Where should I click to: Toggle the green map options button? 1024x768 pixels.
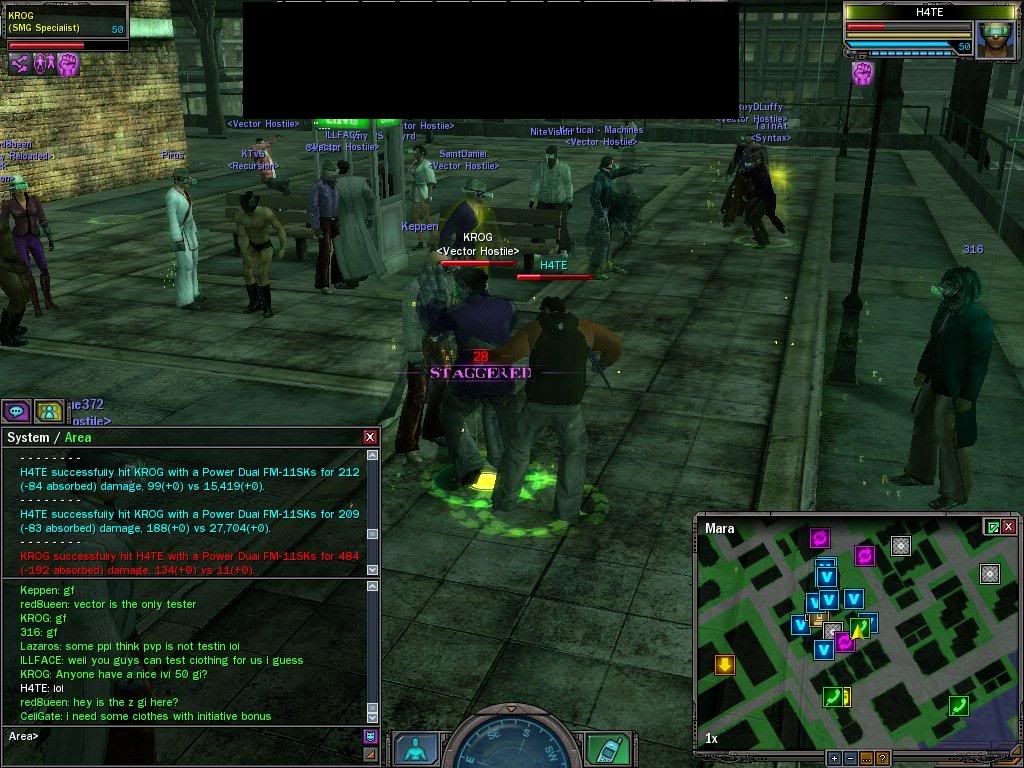tap(992, 527)
